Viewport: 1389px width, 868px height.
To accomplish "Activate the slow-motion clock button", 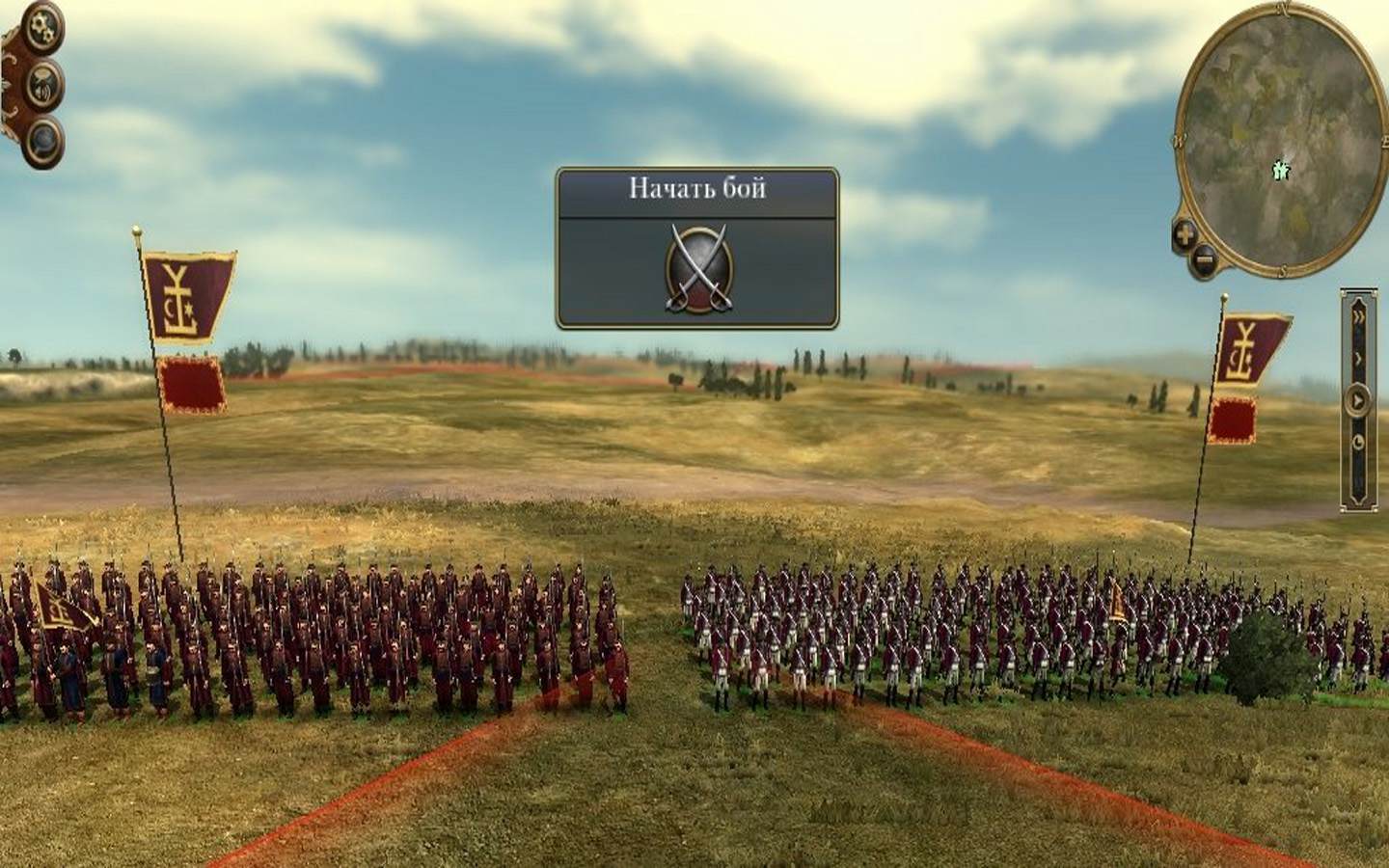I will [1359, 442].
